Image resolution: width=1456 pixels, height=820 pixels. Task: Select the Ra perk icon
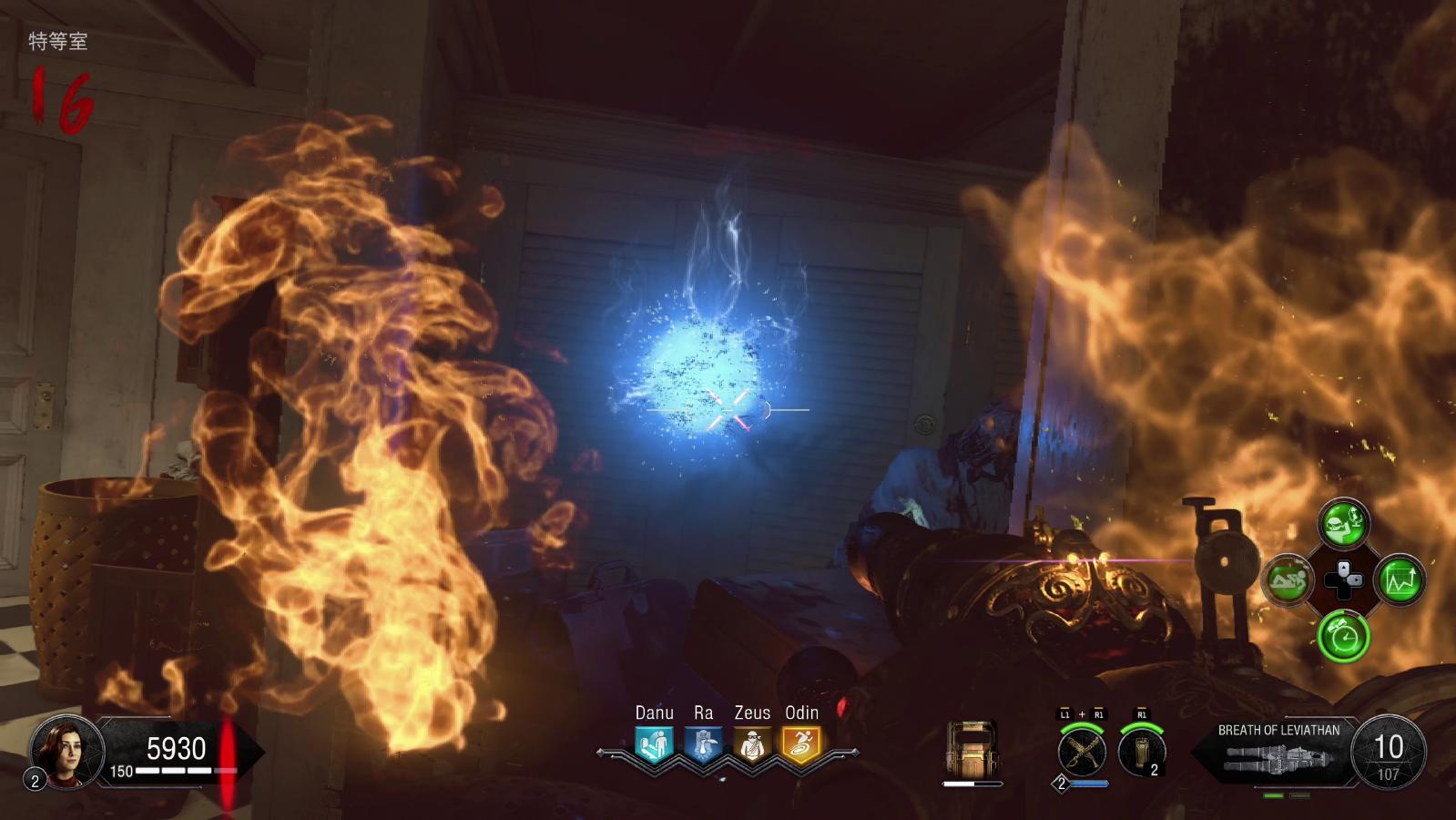pos(703,745)
